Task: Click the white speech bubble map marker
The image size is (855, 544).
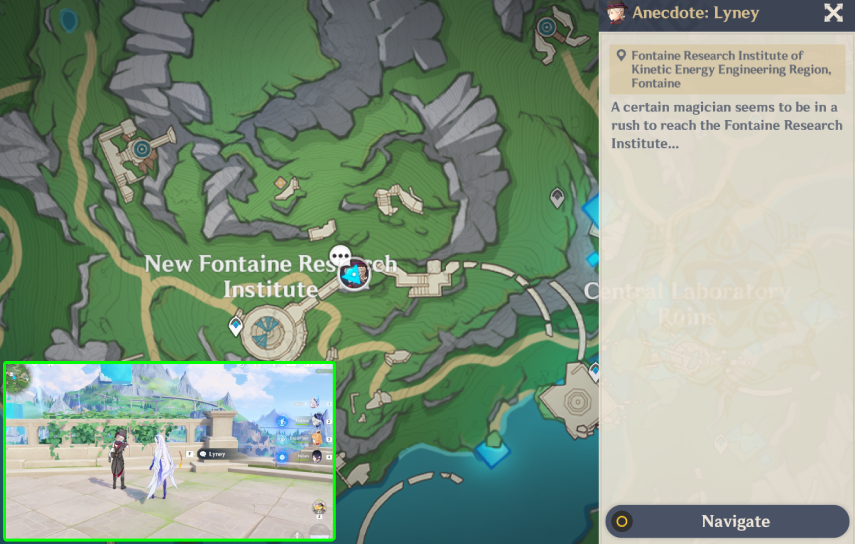Action: 340,256
